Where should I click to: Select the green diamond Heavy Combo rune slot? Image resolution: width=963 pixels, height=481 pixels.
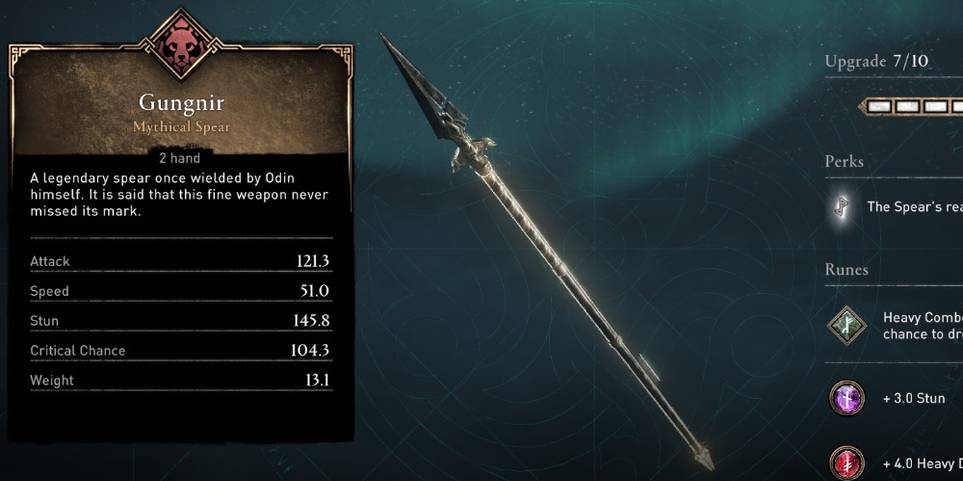pos(846,325)
